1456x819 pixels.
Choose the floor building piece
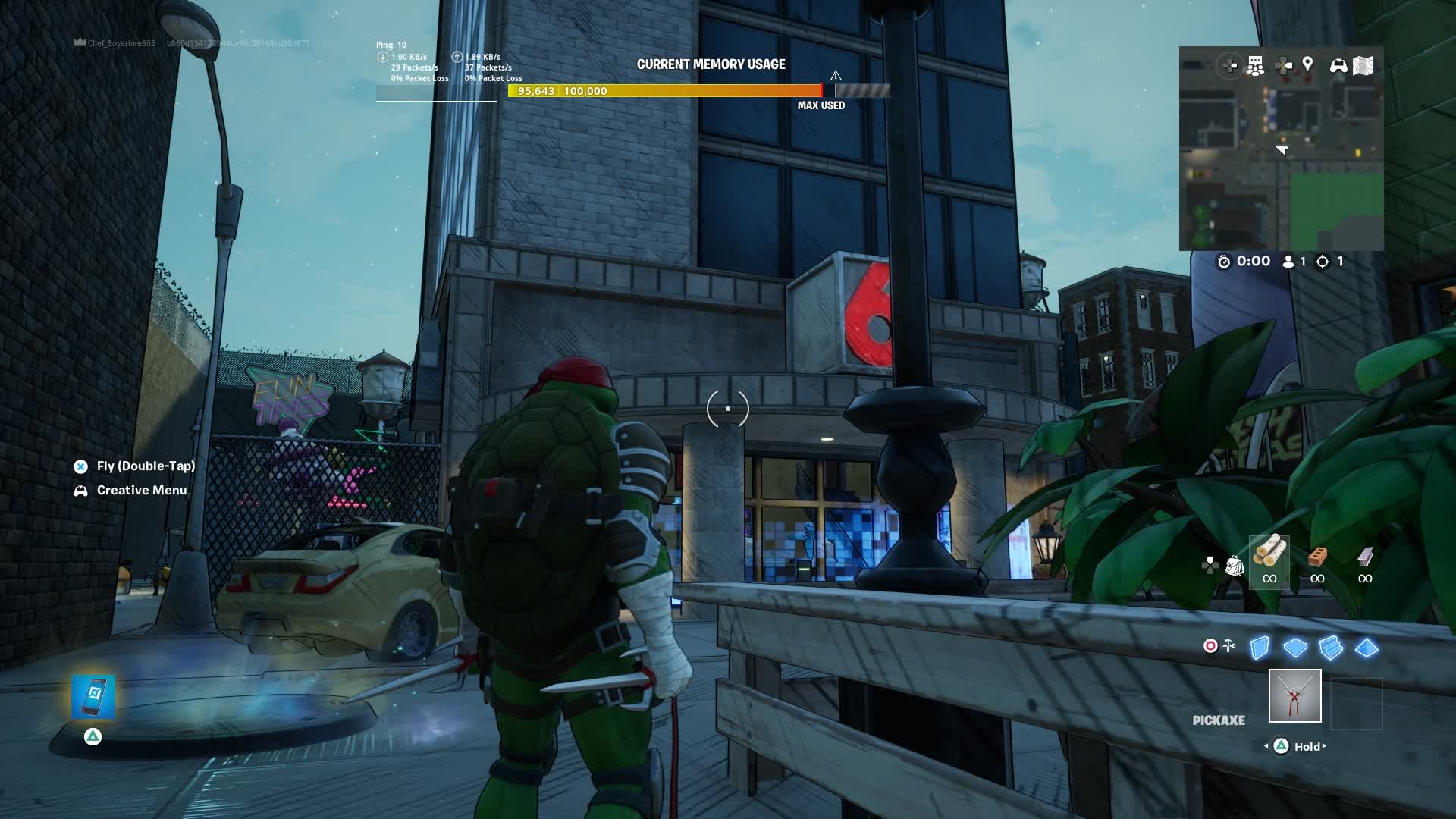coord(1295,648)
